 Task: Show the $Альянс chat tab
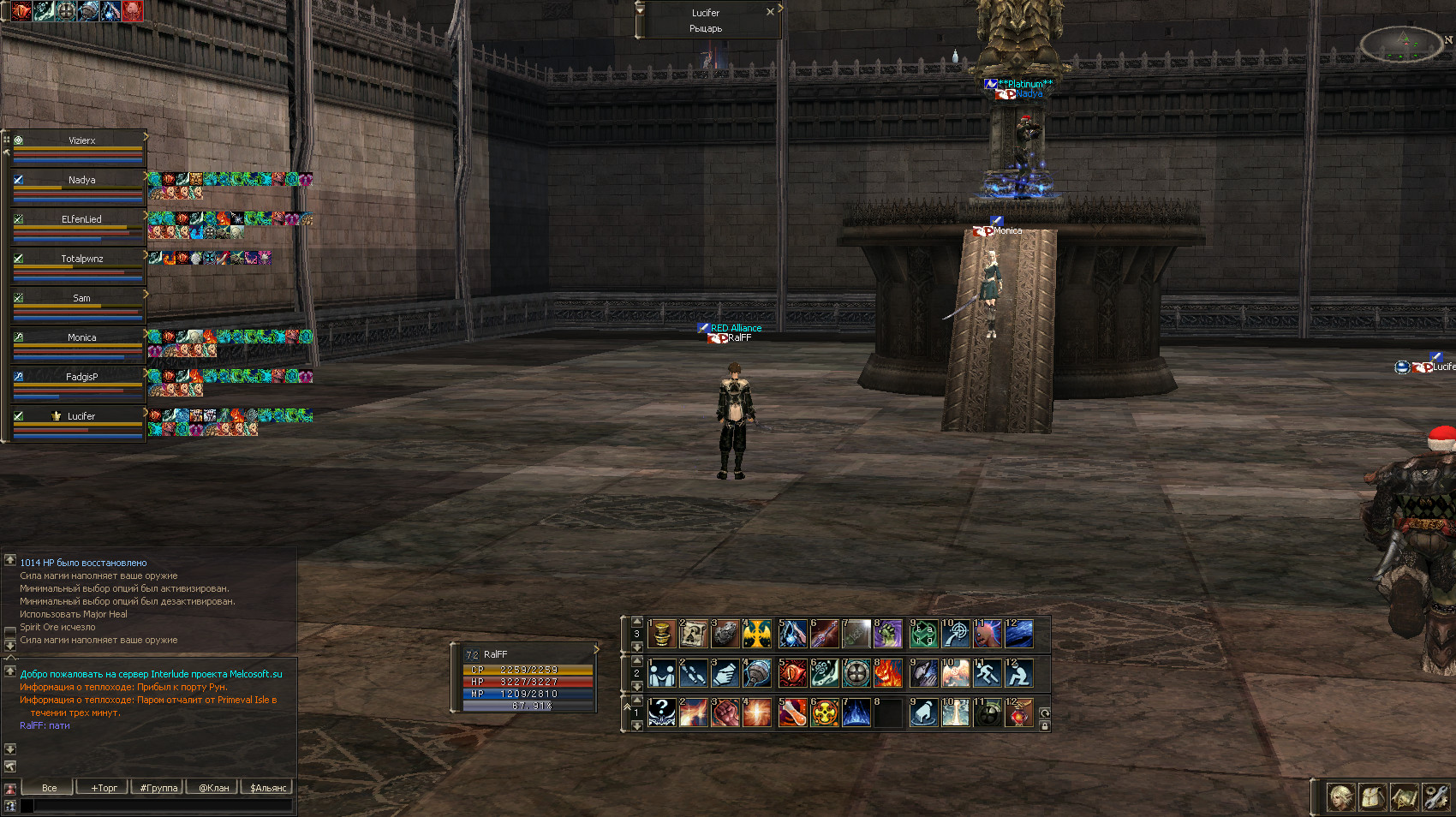[x=268, y=788]
